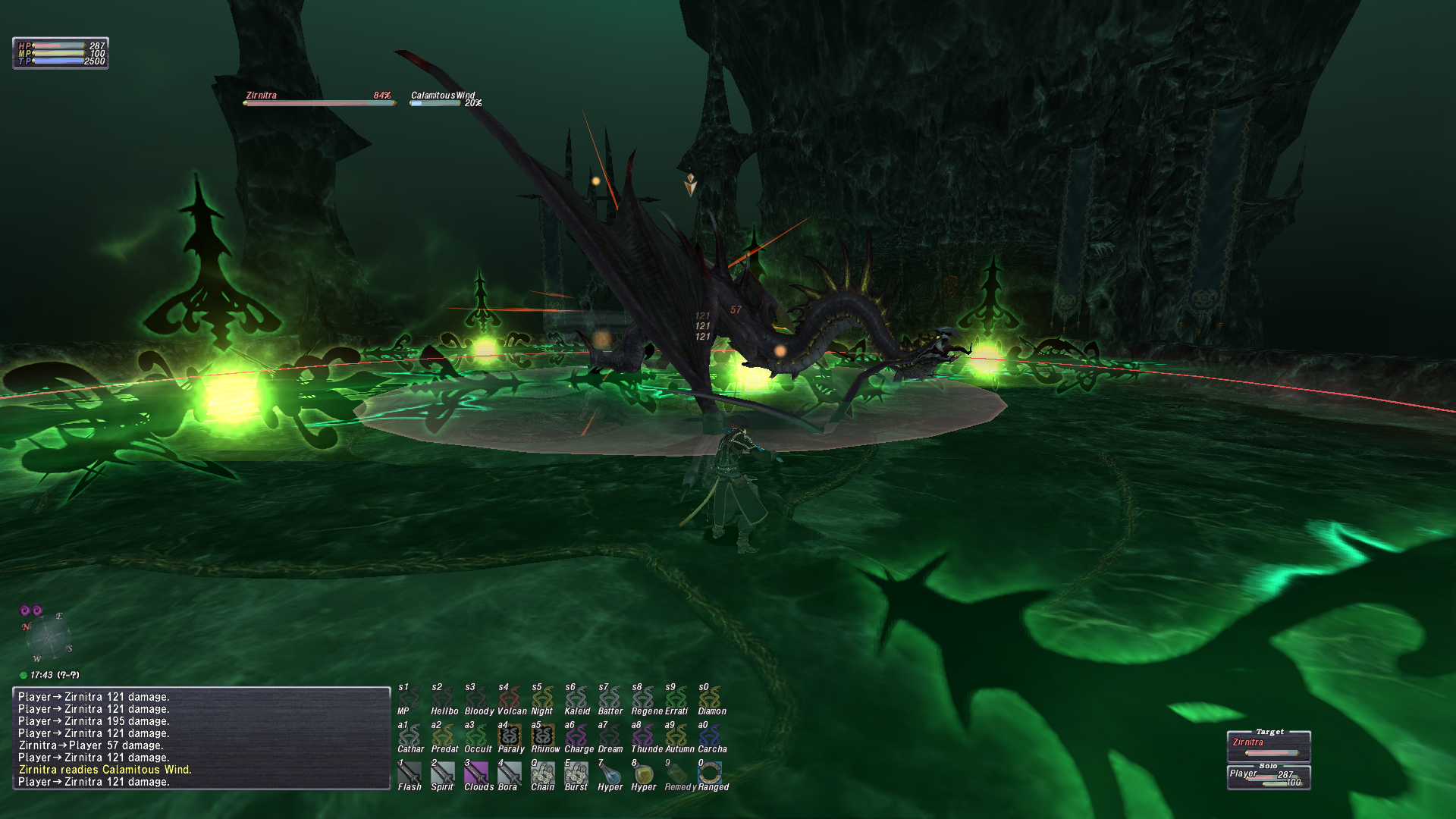
Task: Cast the Hellbo spell in slot s2
Action: coord(443,698)
